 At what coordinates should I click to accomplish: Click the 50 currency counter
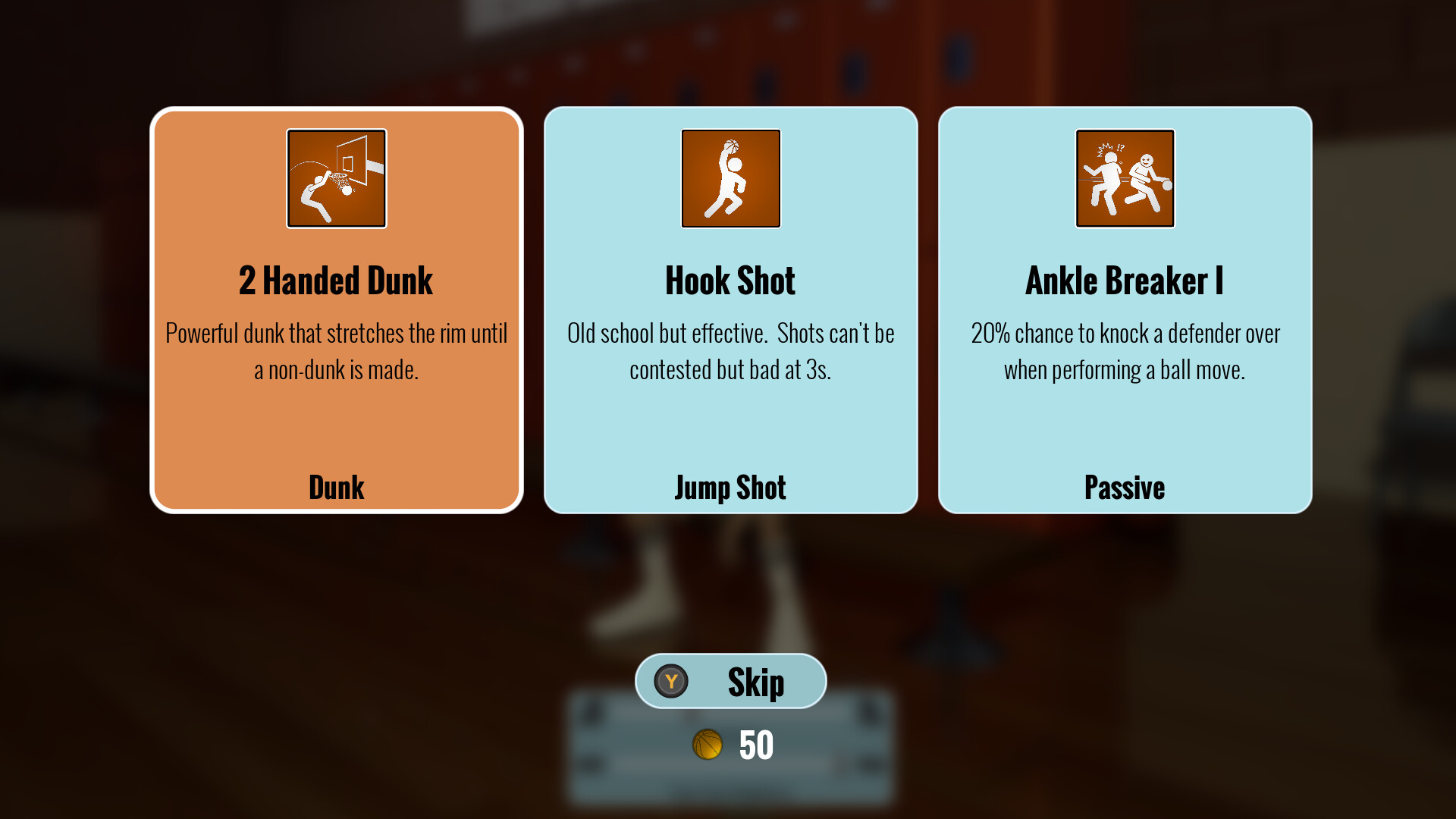(755, 745)
